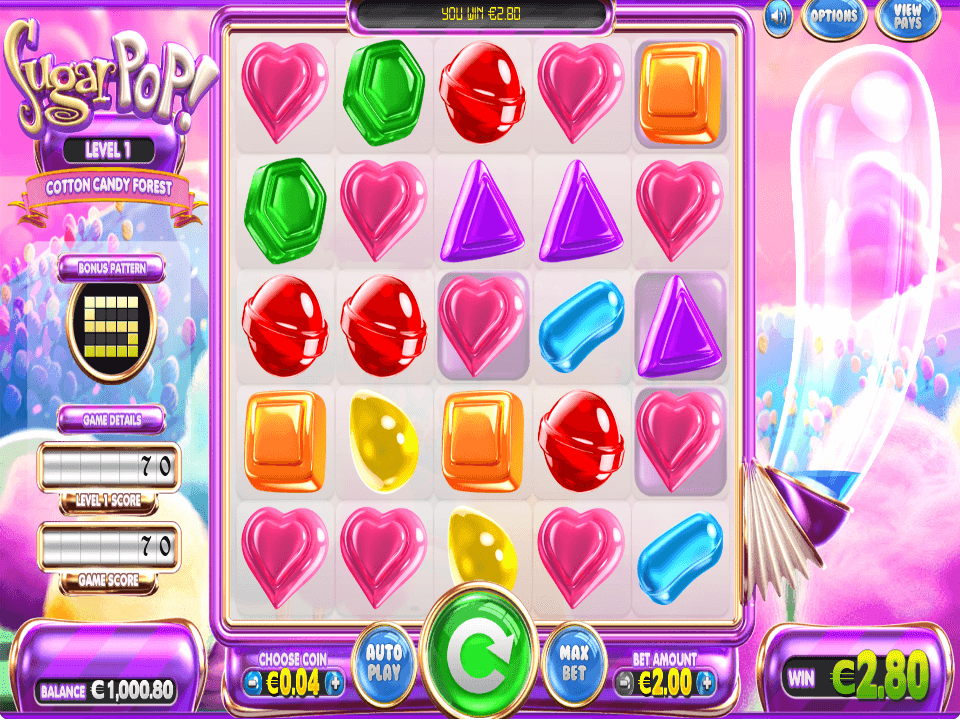Lower the bet amount with minus
960x720 pixels.
[625, 683]
